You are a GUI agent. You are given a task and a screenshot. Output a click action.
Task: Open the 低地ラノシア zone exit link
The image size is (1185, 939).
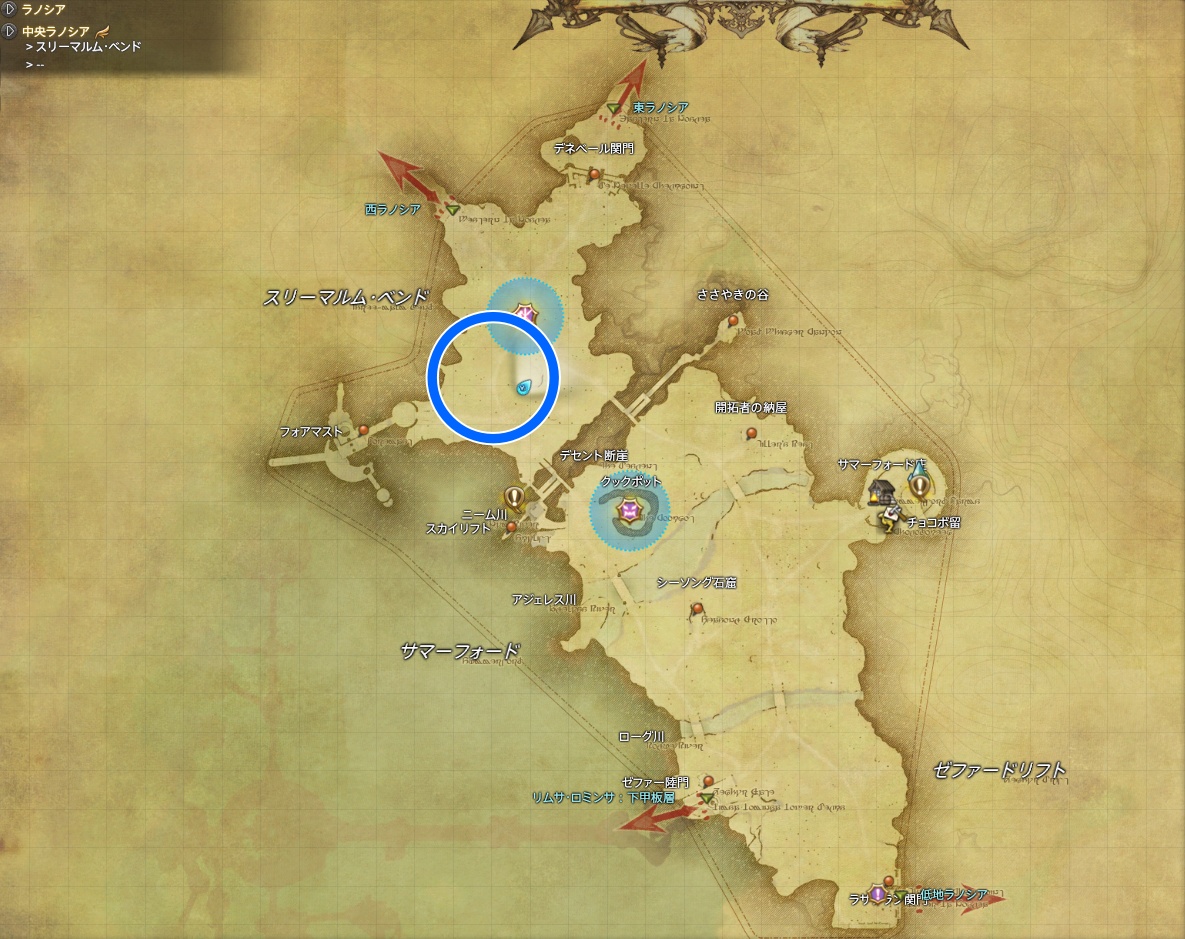pos(953,894)
